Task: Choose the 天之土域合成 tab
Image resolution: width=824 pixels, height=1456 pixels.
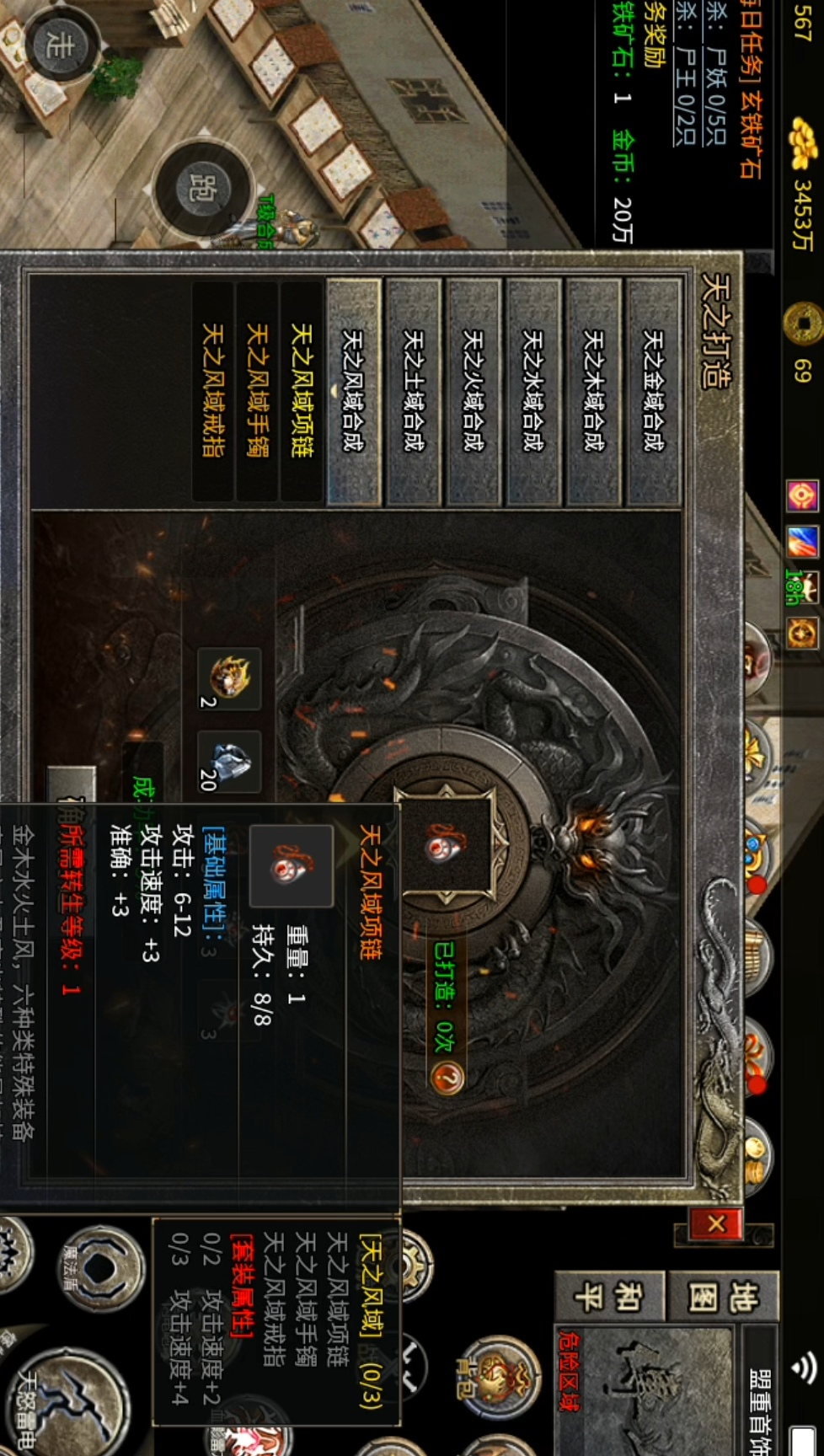Action: pos(414,391)
